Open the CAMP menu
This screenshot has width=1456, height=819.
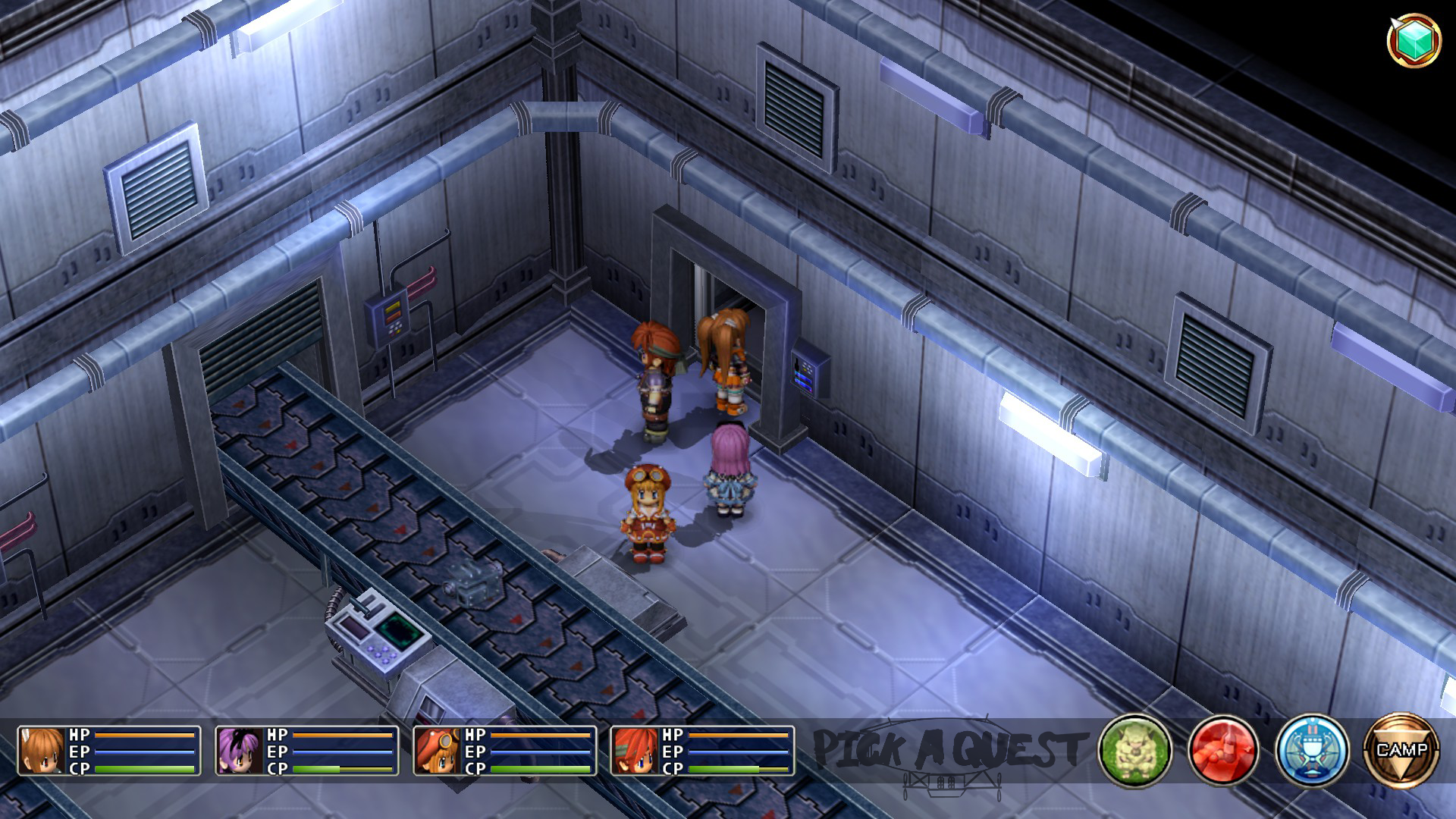pyautogui.click(x=1401, y=750)
